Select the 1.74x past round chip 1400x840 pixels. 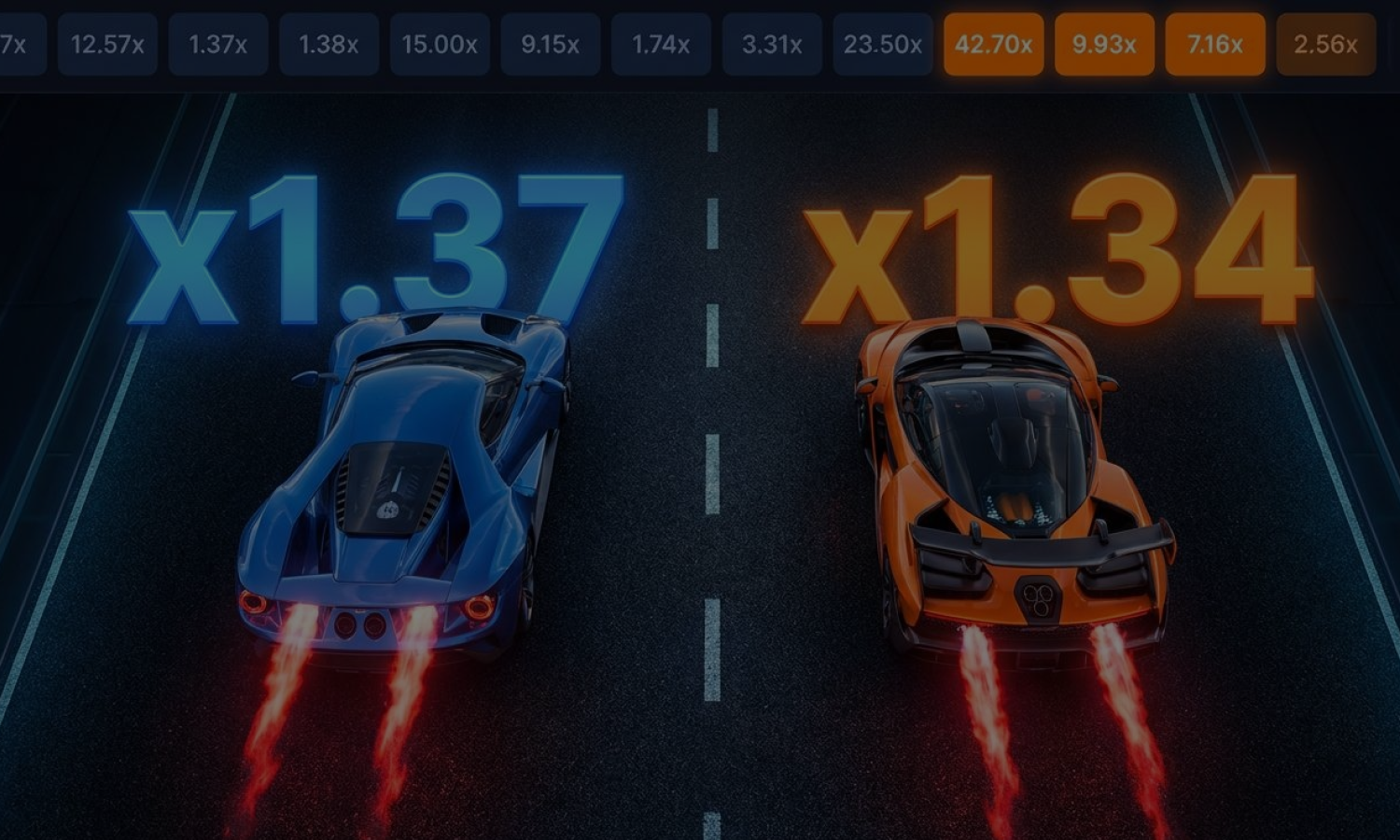click(661, 43)
